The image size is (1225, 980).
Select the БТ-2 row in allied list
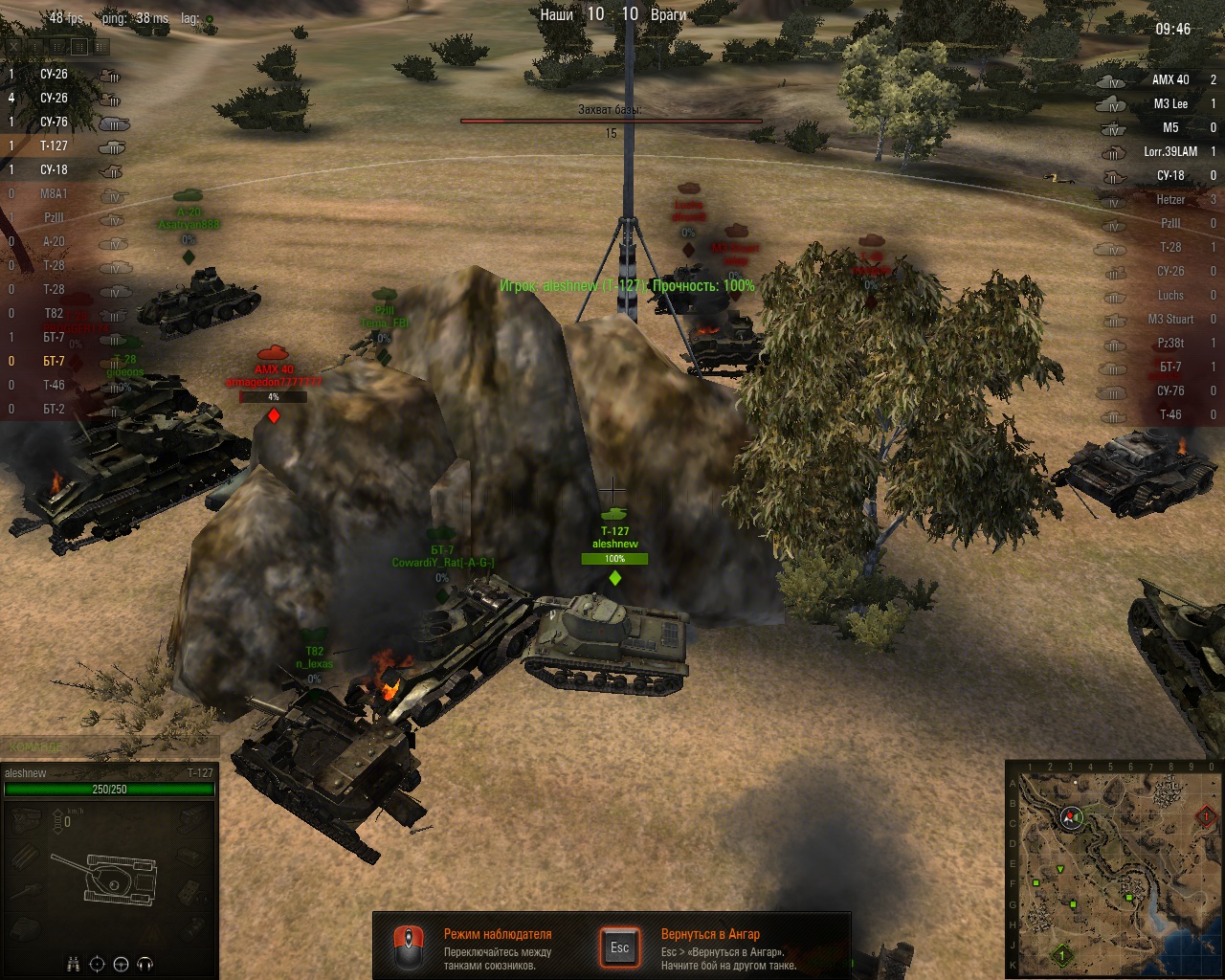pyautogui.click(x=57, y=410)
